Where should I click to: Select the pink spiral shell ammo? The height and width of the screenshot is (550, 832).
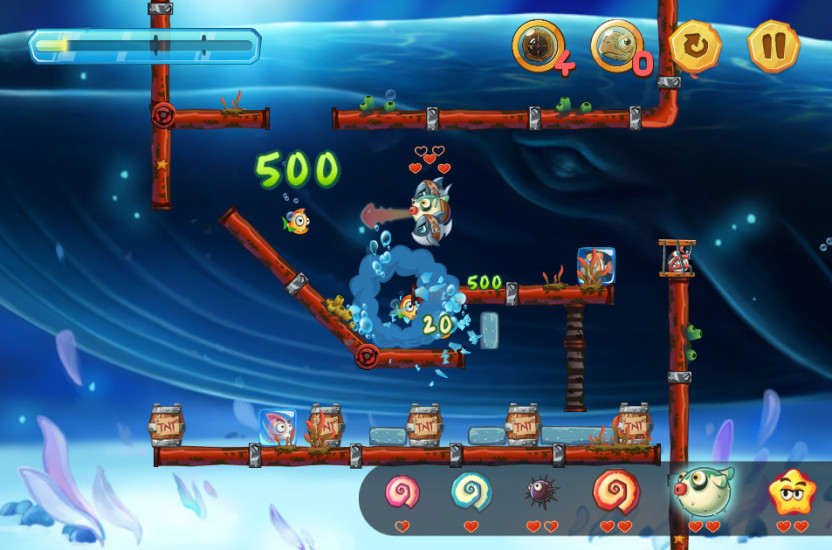[x=402, y=491]
